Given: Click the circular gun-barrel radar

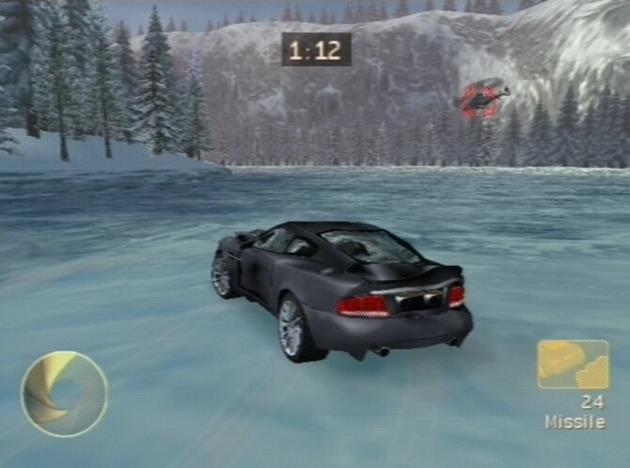Looking at the screenshot, I should tap(64, 393).
